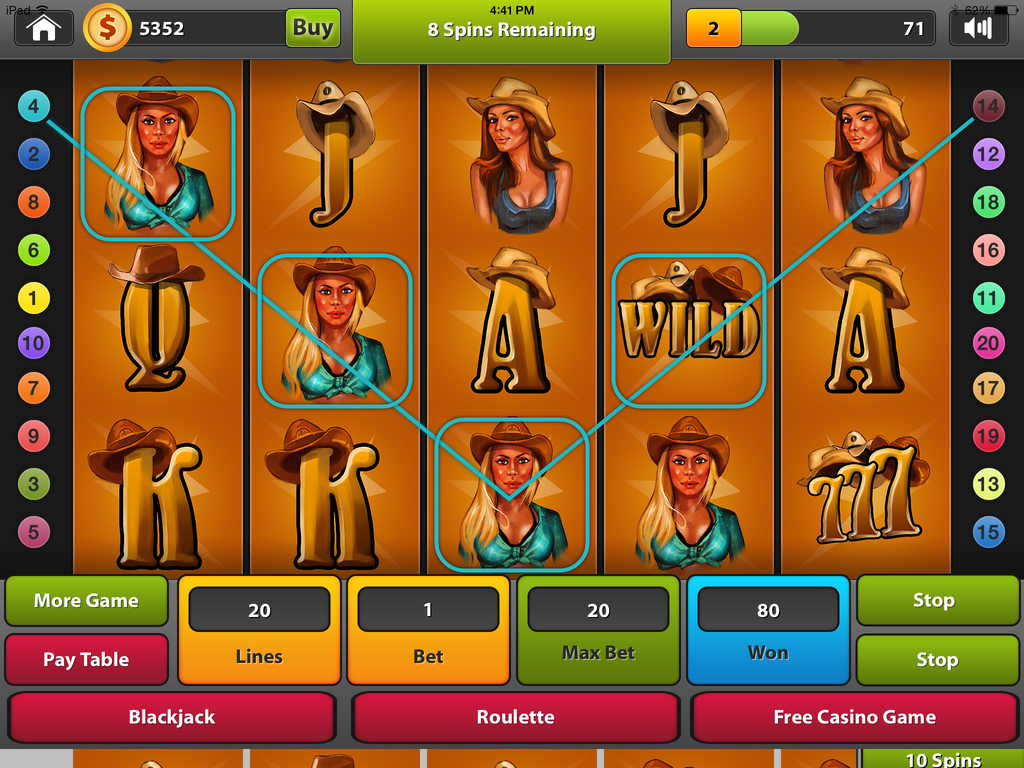
Task: Click the gold dollar coin icon
Action: [106, 28]
